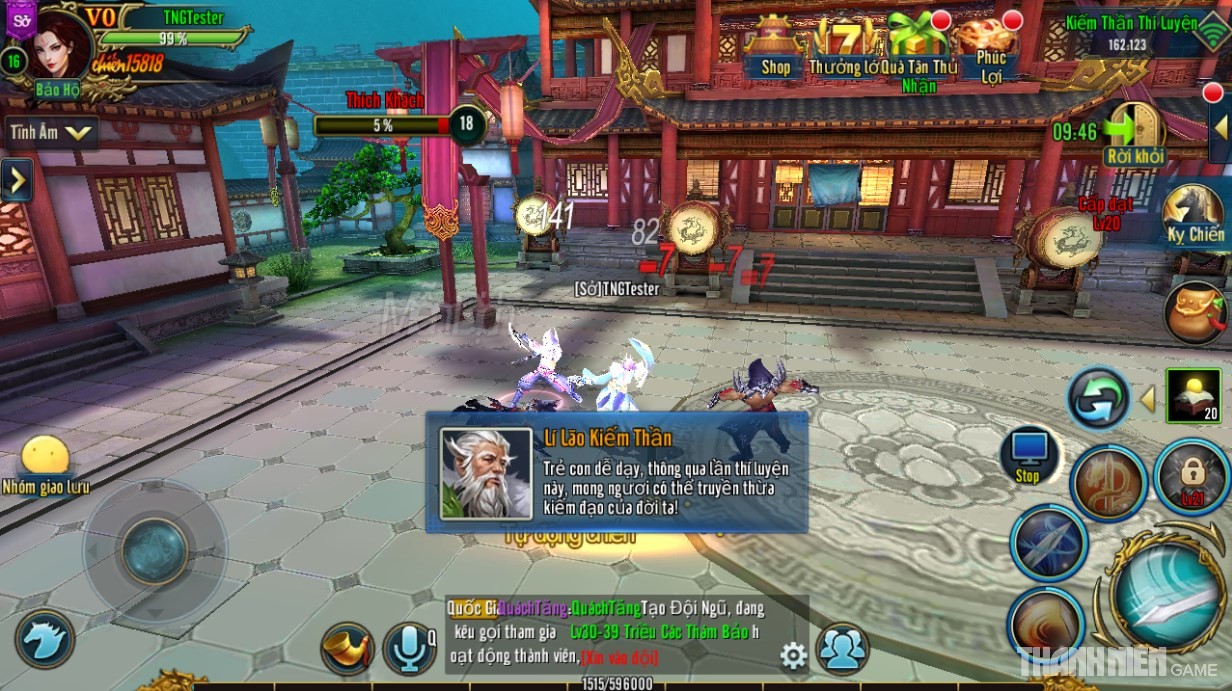Open the friends social icon
This screenshot has height=691, width=1232.
(x=842, y=648)
